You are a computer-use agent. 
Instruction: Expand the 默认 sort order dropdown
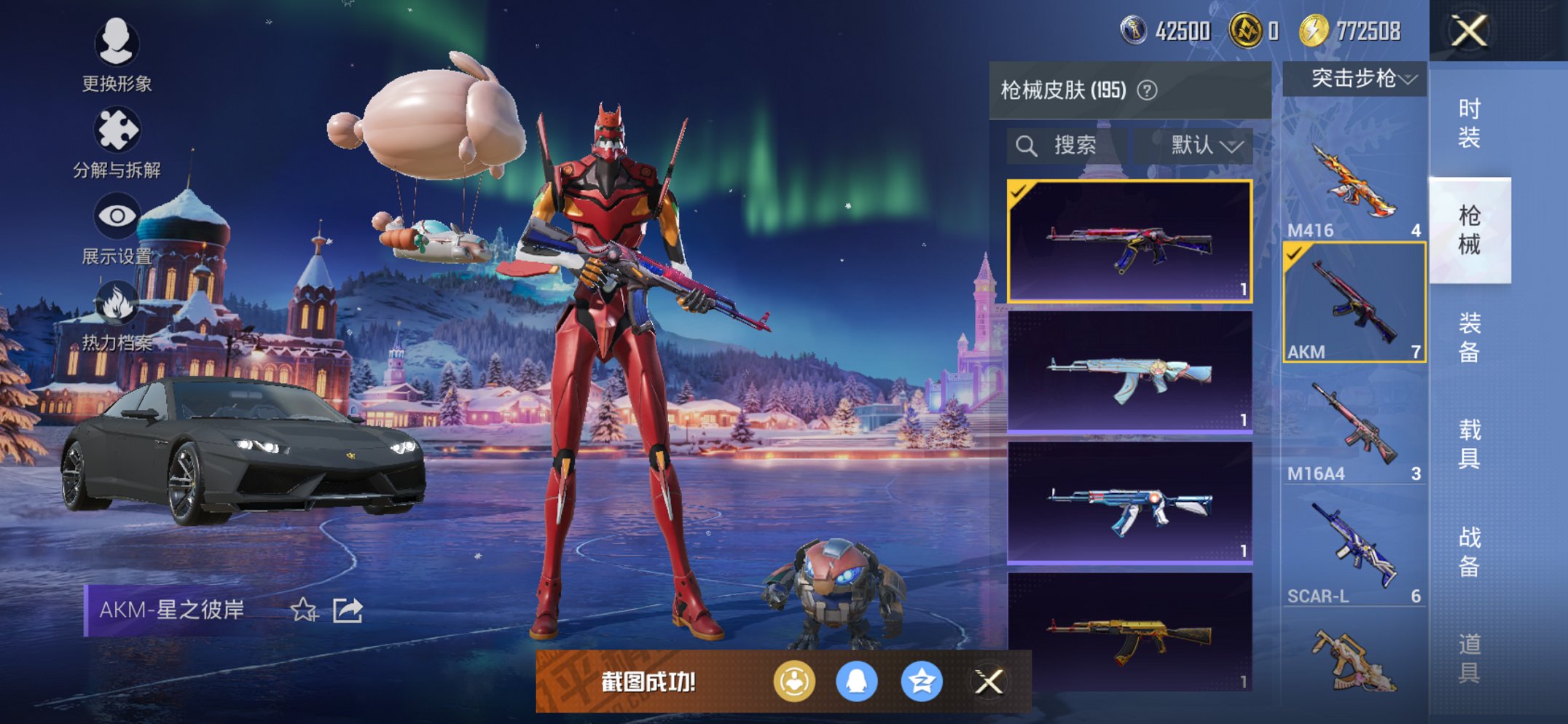[x=1200, y=143]
